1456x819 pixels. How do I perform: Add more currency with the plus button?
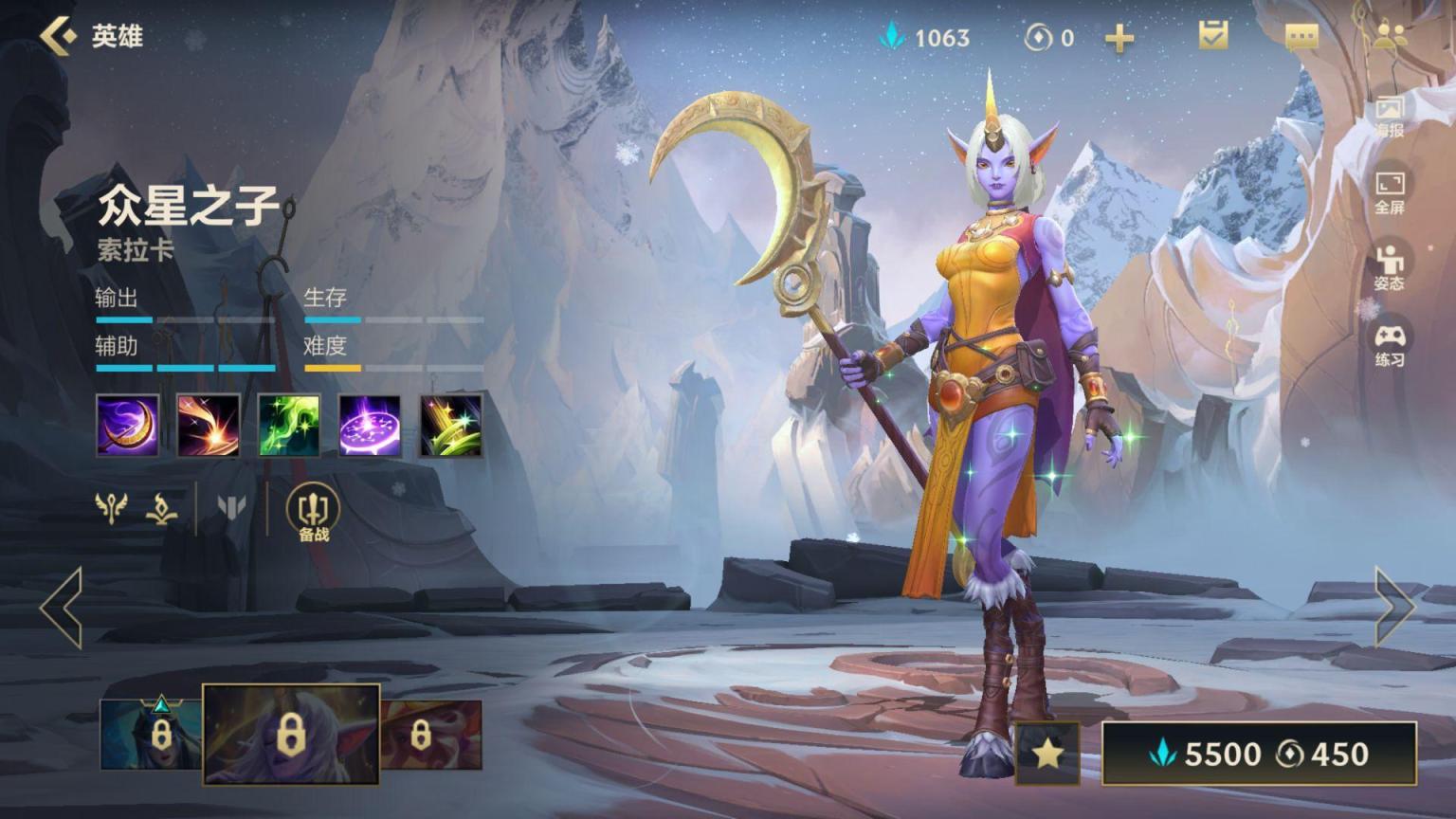pyautogui.click(x=1119, y=38)
